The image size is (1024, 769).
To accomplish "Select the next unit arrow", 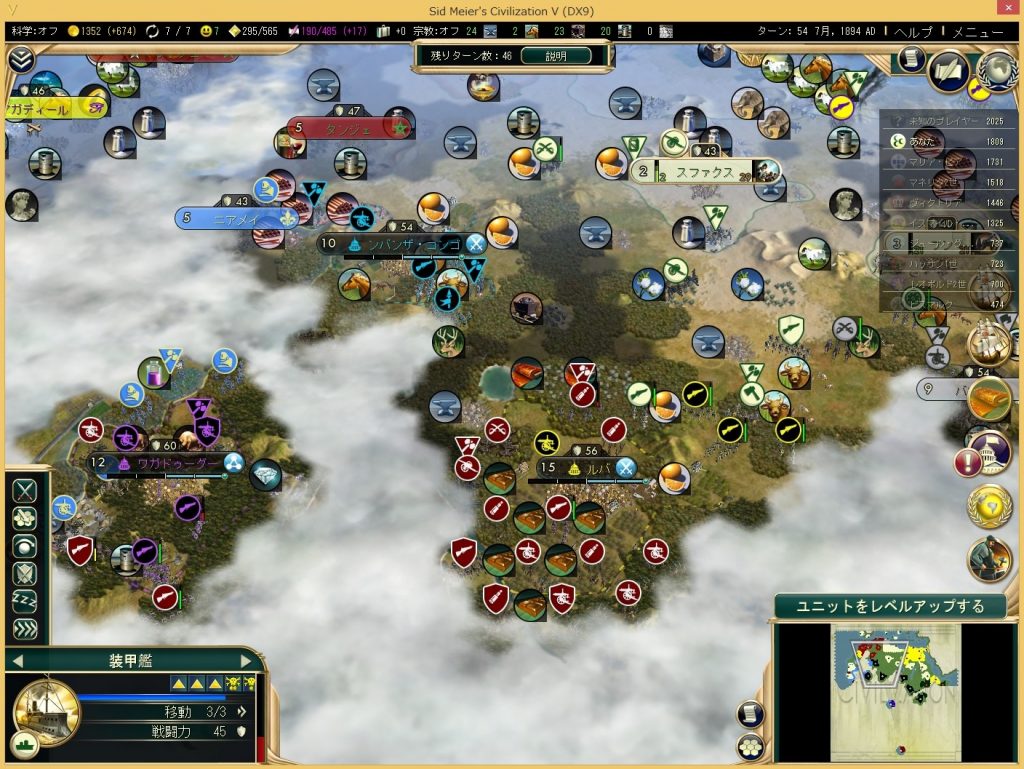I will (x=246, y=661).
